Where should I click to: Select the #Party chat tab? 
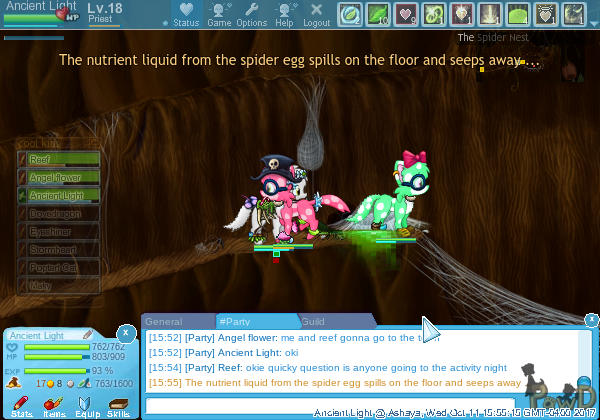(239, 322)
